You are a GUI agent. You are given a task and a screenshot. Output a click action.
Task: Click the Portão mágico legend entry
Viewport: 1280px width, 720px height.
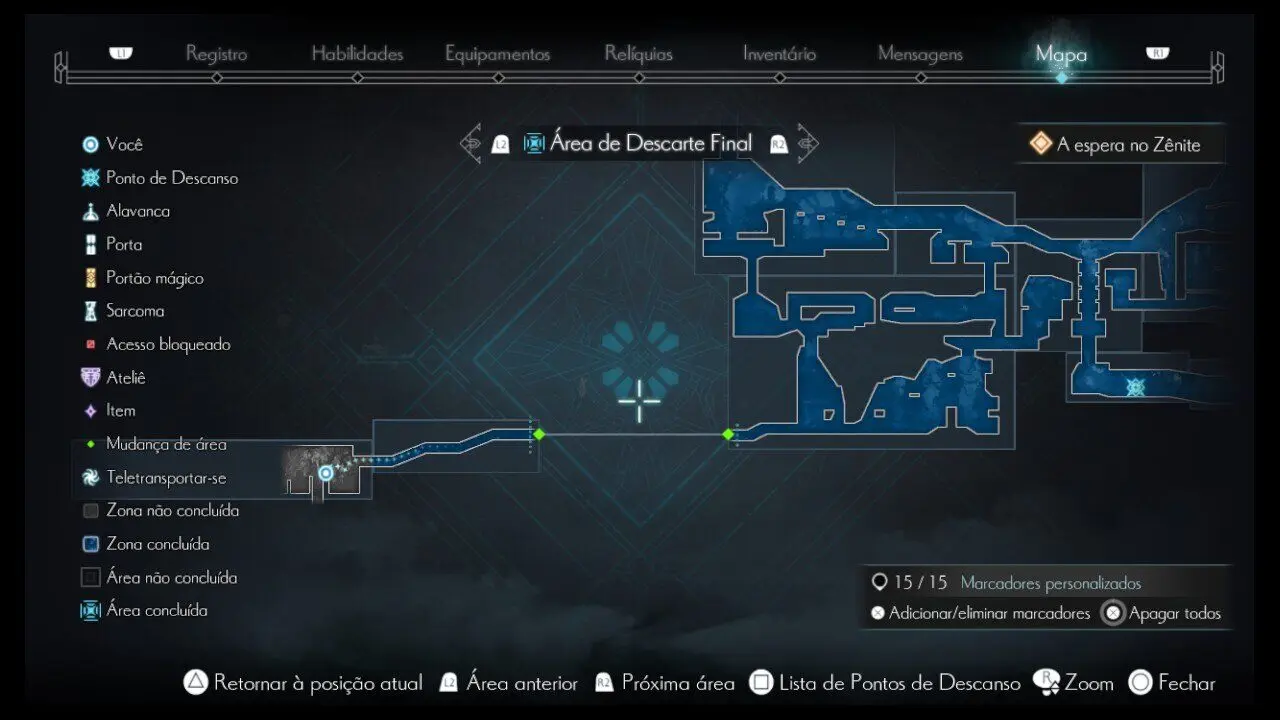pos(154,278)
